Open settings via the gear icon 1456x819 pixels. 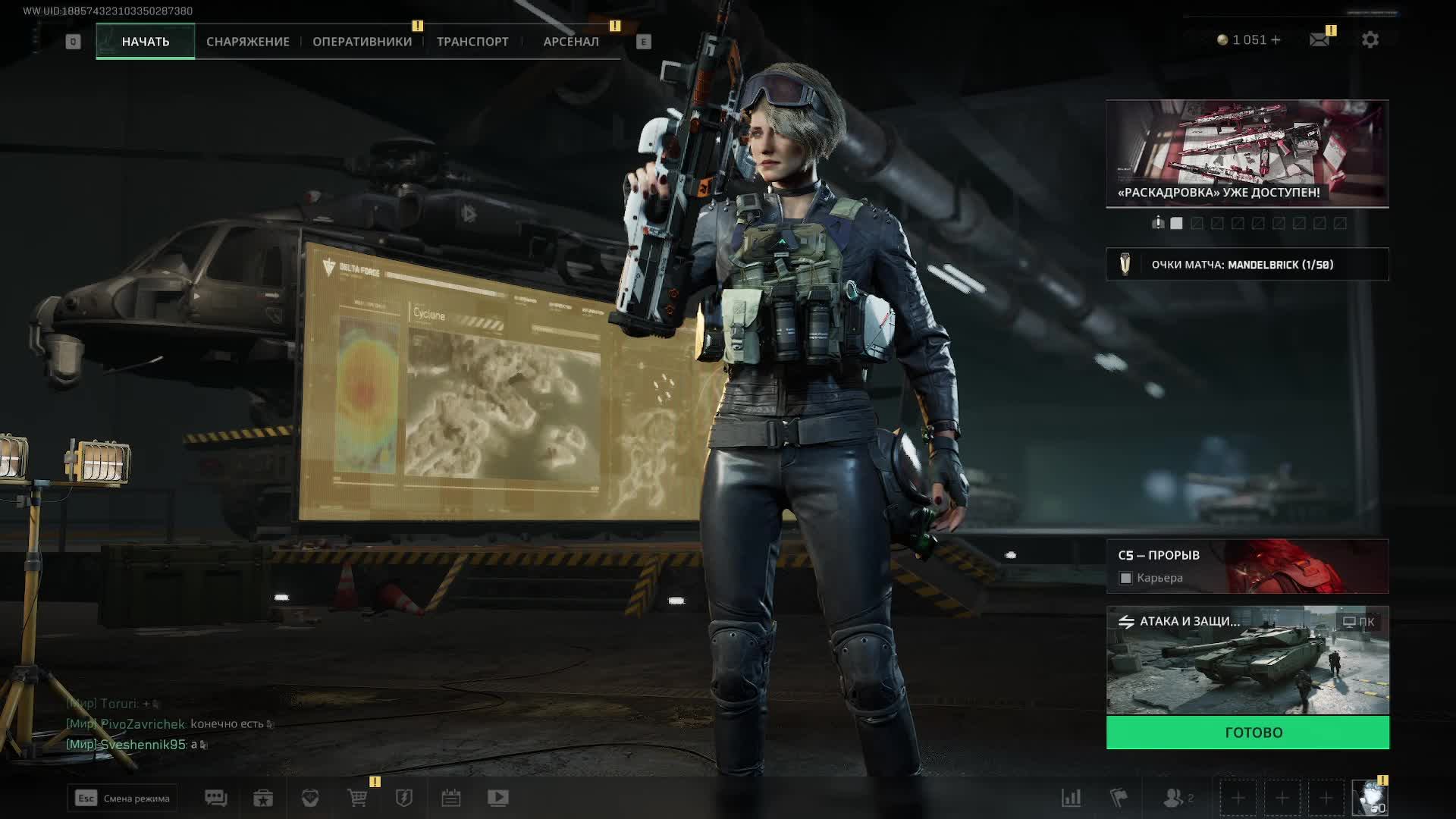tap(1370, 39)
